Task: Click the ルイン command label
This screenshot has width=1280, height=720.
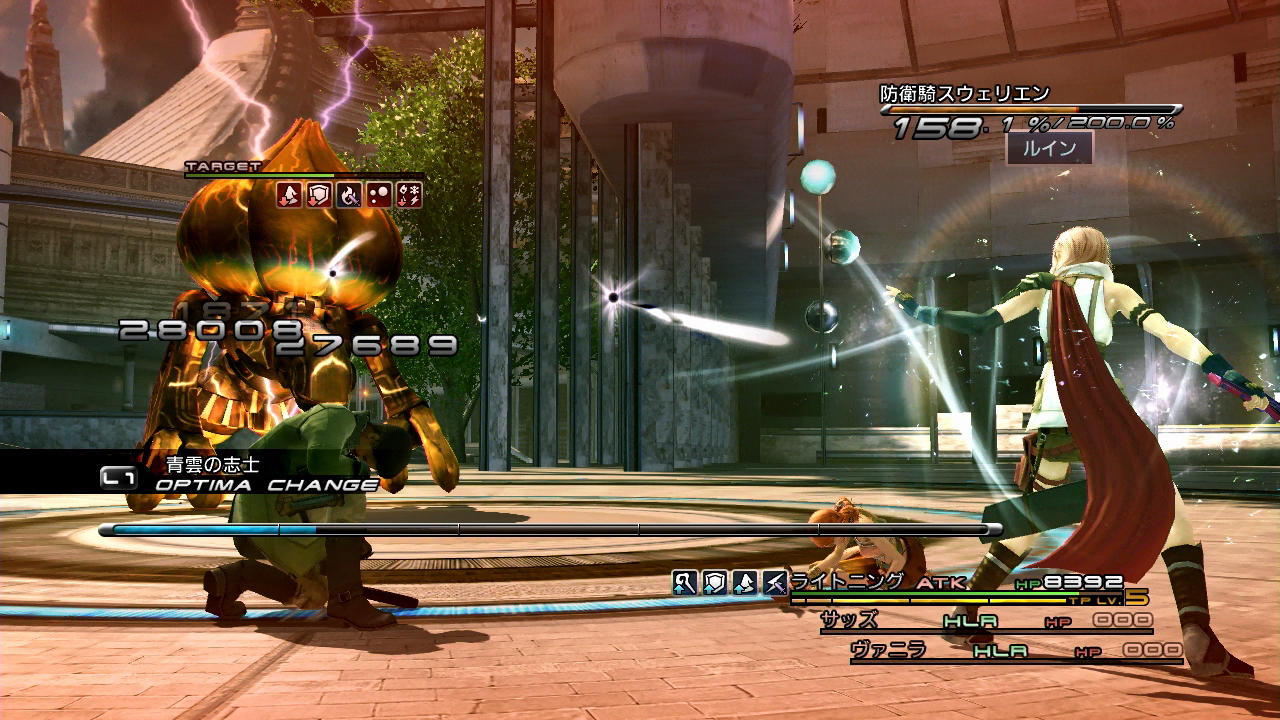Action: tap(1048, 149)
